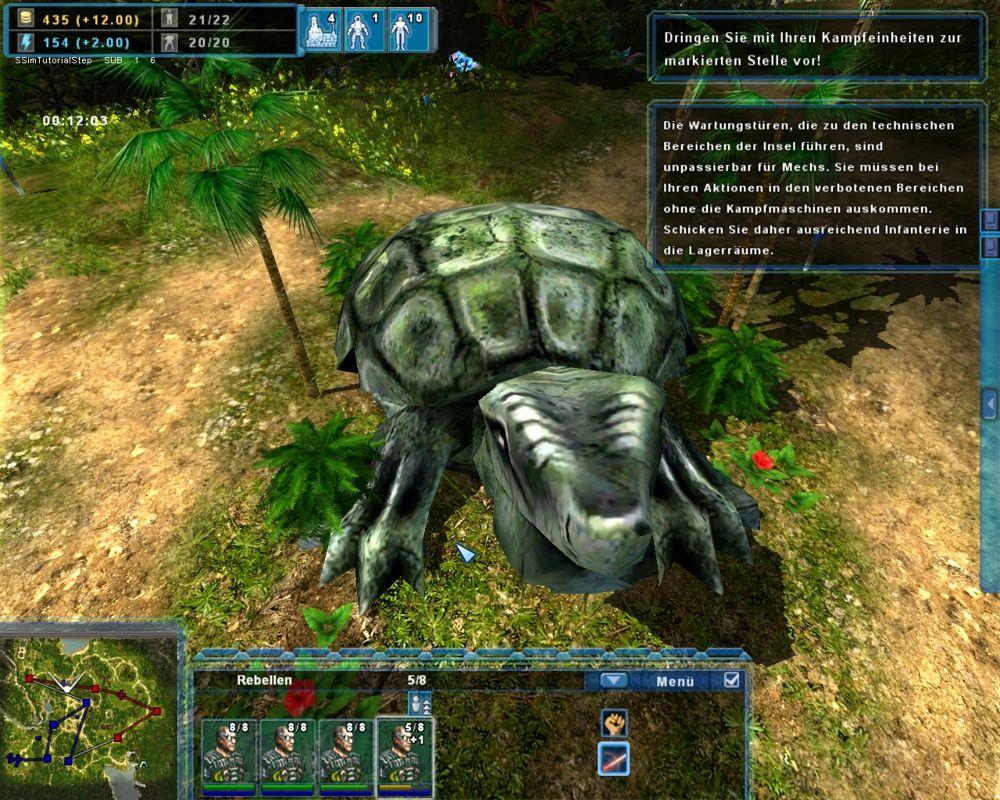Activate the fist melee command icon

613,722
